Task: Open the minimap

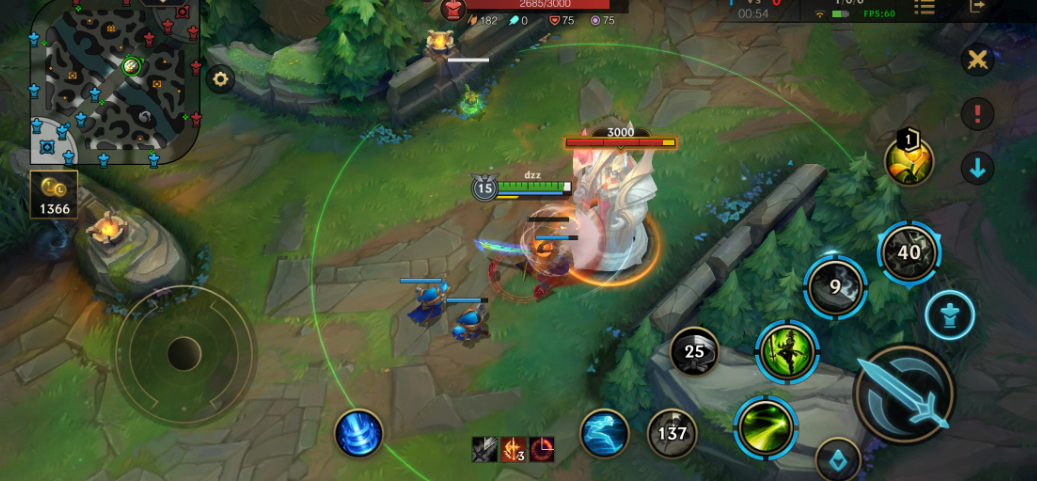Action: (113, 78)
